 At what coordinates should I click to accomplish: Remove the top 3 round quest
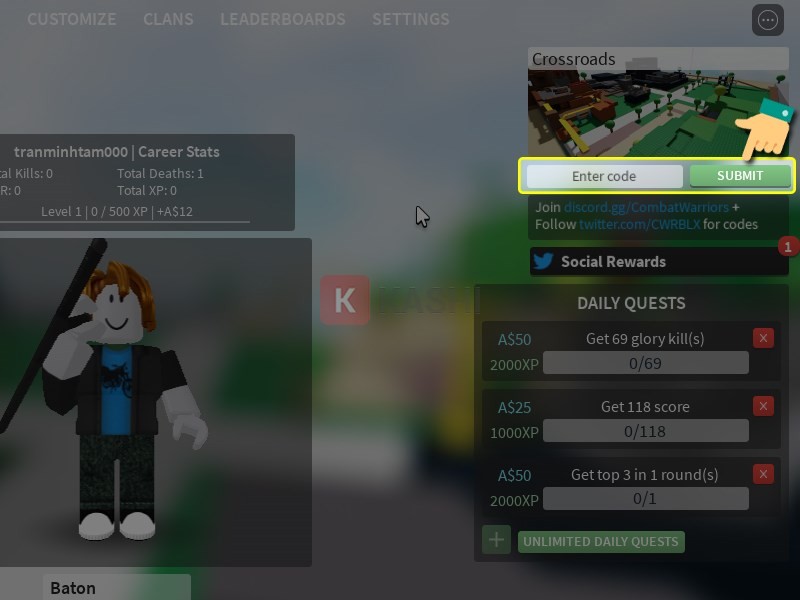764,474
